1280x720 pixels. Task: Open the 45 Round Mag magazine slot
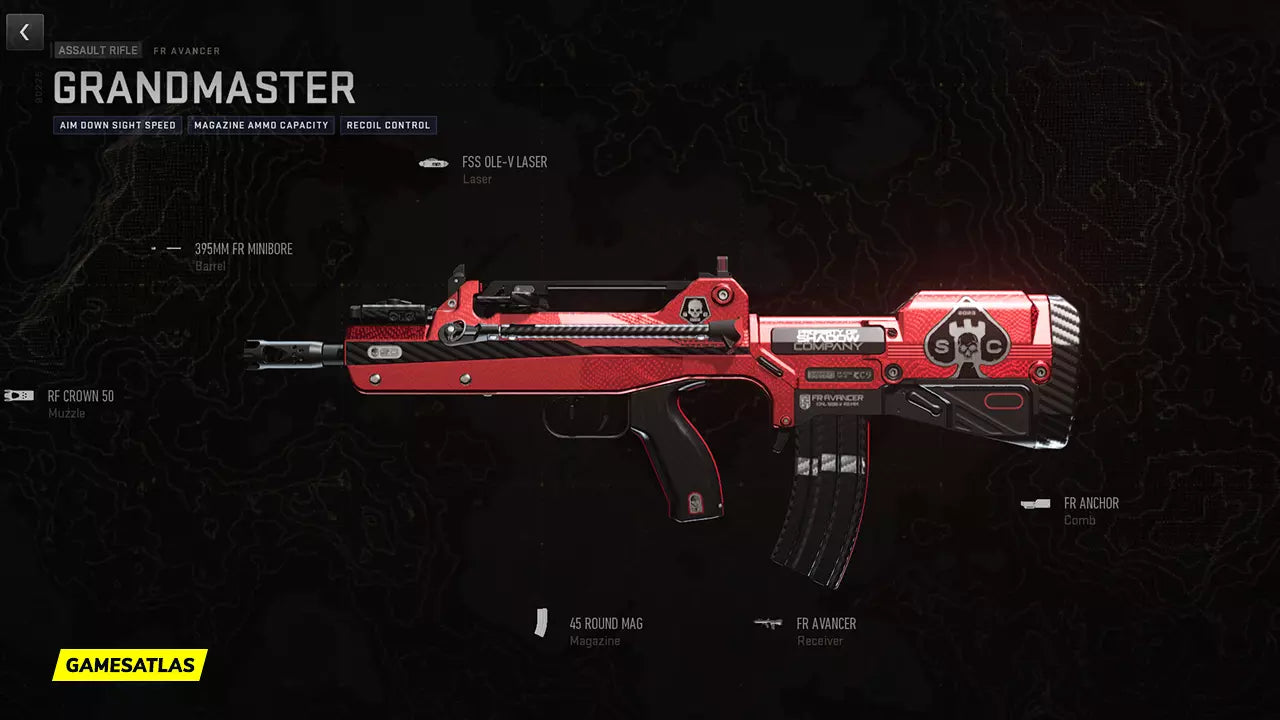[605, 624]
